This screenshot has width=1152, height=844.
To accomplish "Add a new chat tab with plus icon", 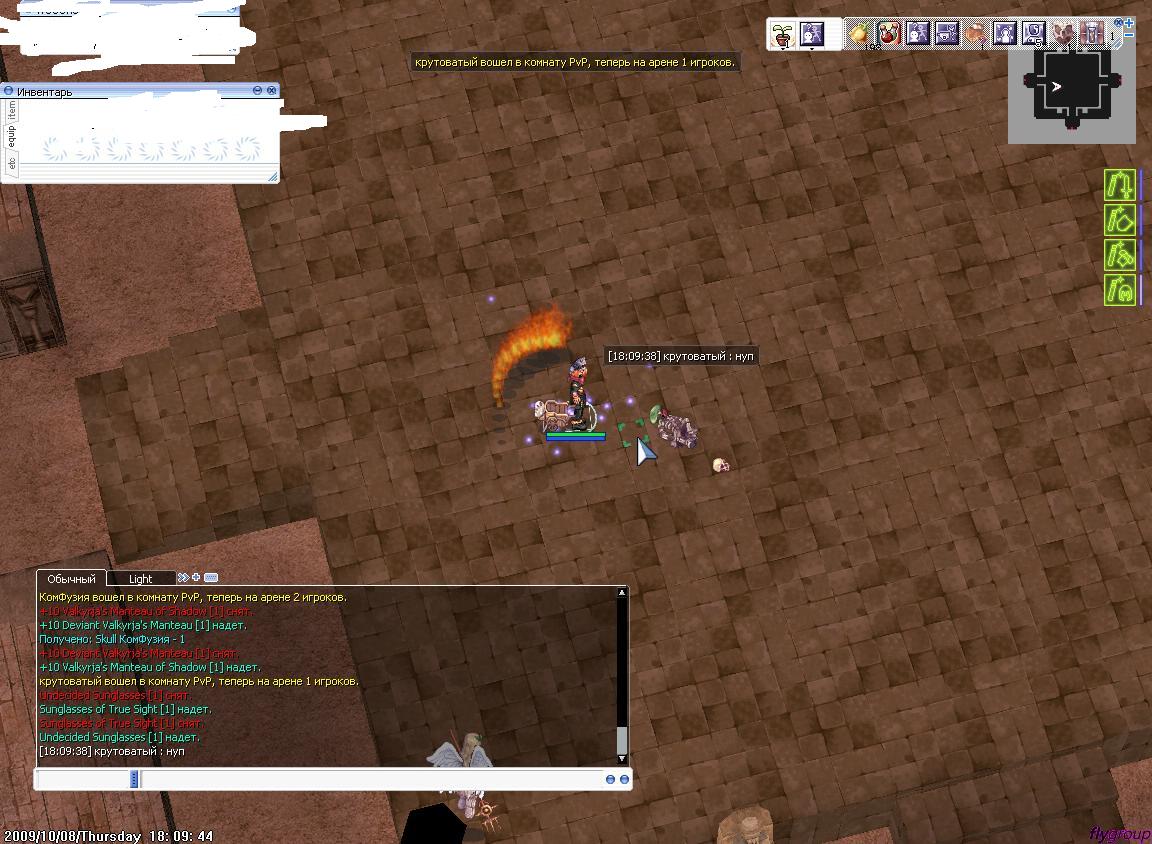I will point(196,578).
